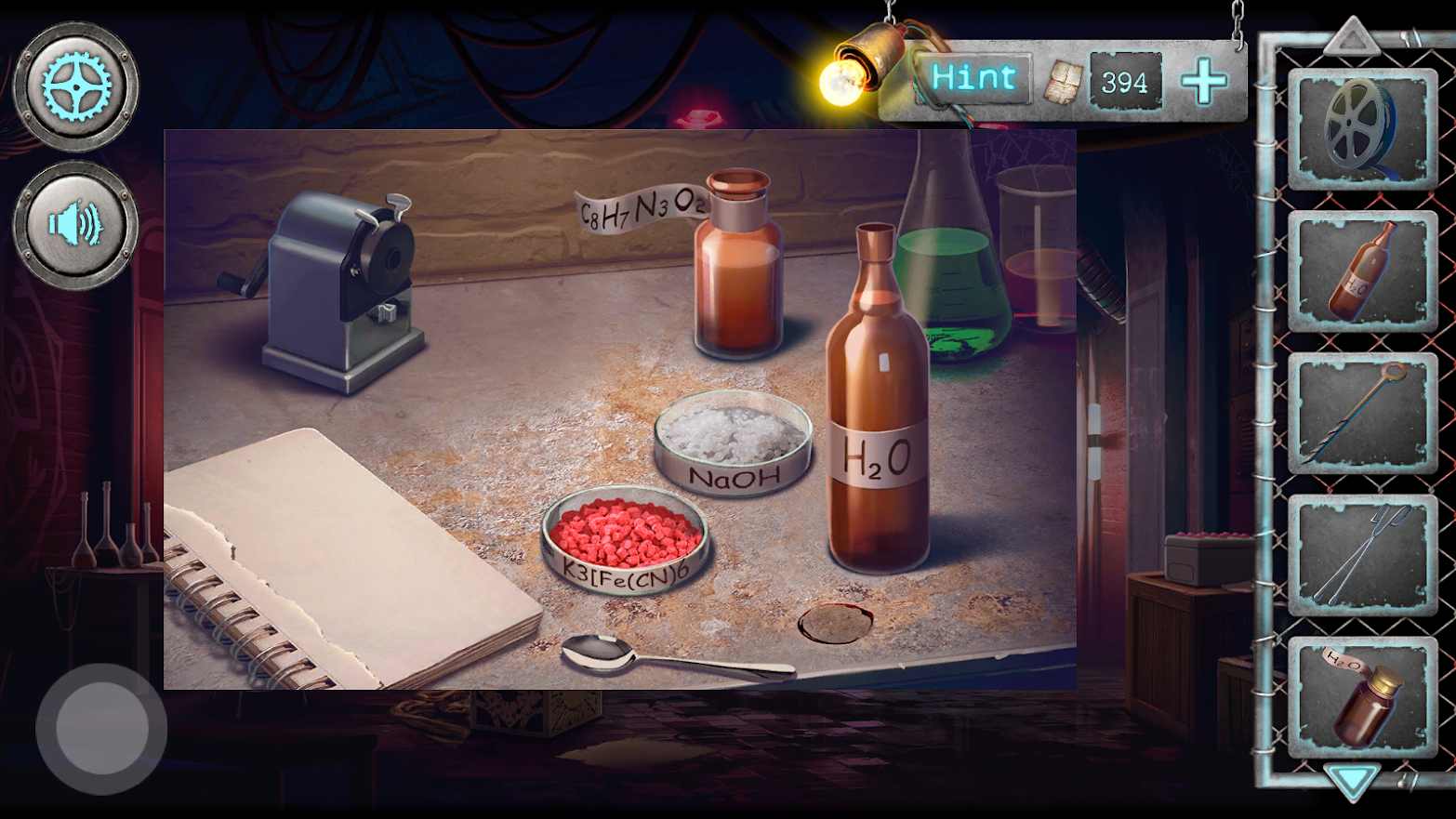Select the brown H2O bottle in inventory

1360,274
